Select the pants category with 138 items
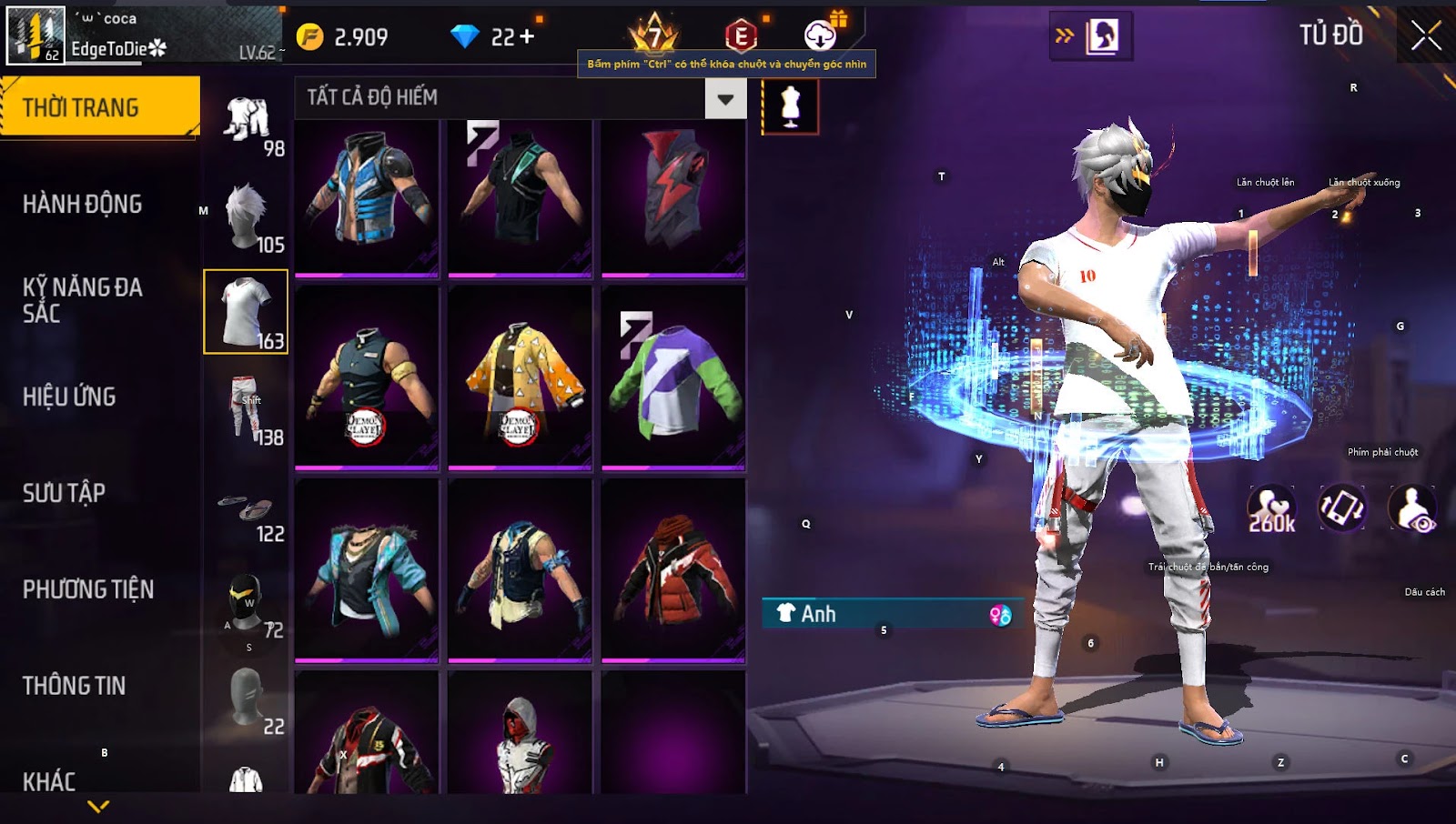Image resolution: width=1456 pixels, height=824 pixels. 248,408
